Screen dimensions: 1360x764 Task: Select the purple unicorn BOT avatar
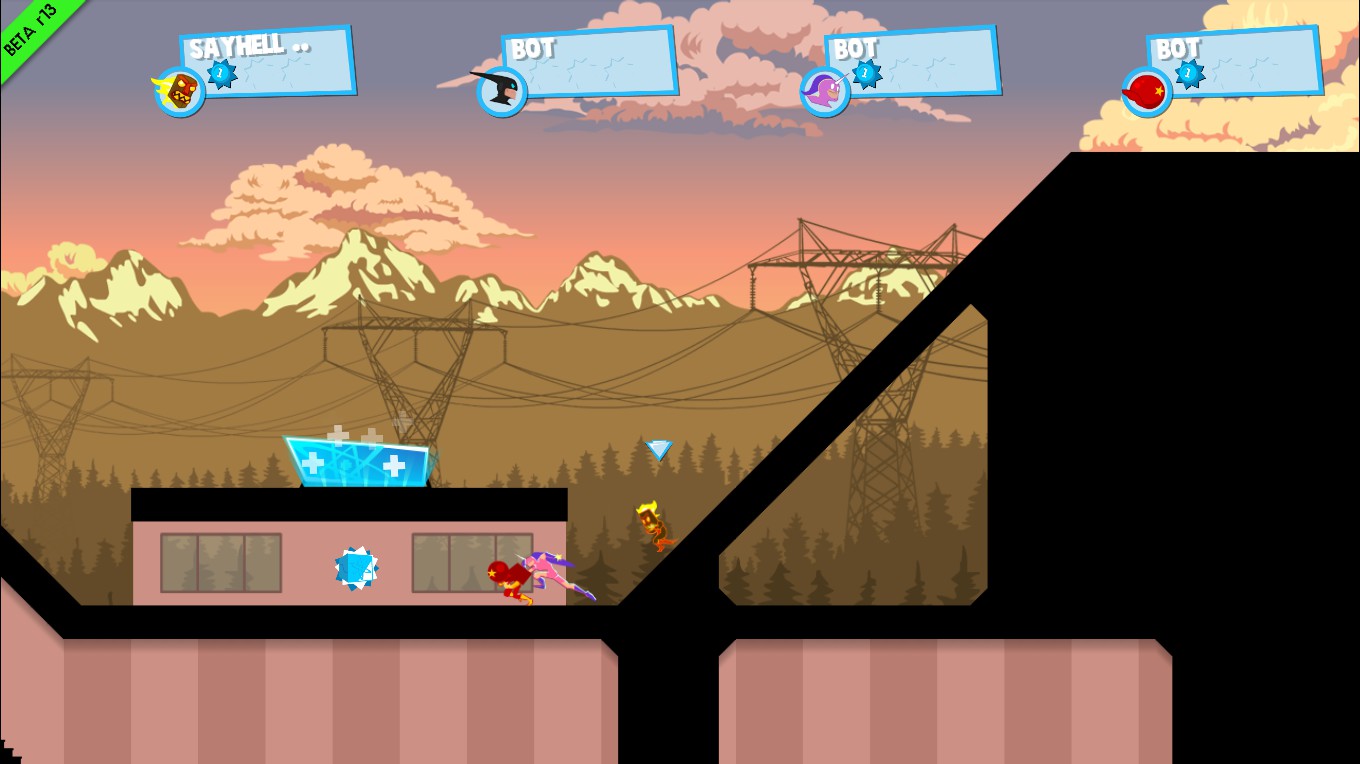(x=824, y=92)
